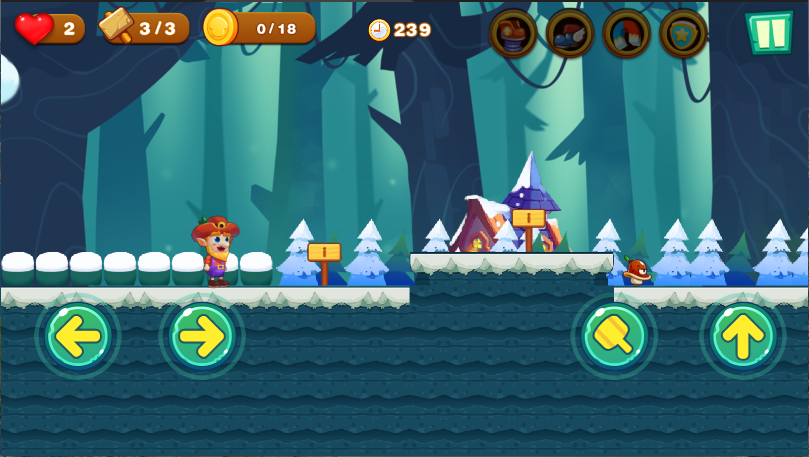This screenshot has width=809, height=457.
Task: Use the winged shoe power-up
Action: tap(570, 33)
